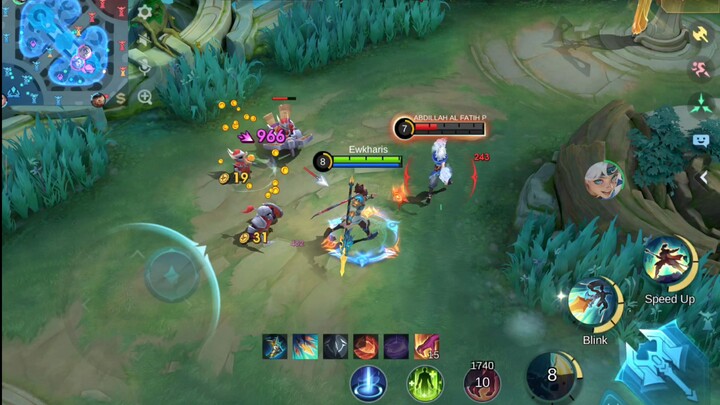Open the quick chat bubble icon
The width and height of the screenshot is (720, 405).
[x=701, y=140]
